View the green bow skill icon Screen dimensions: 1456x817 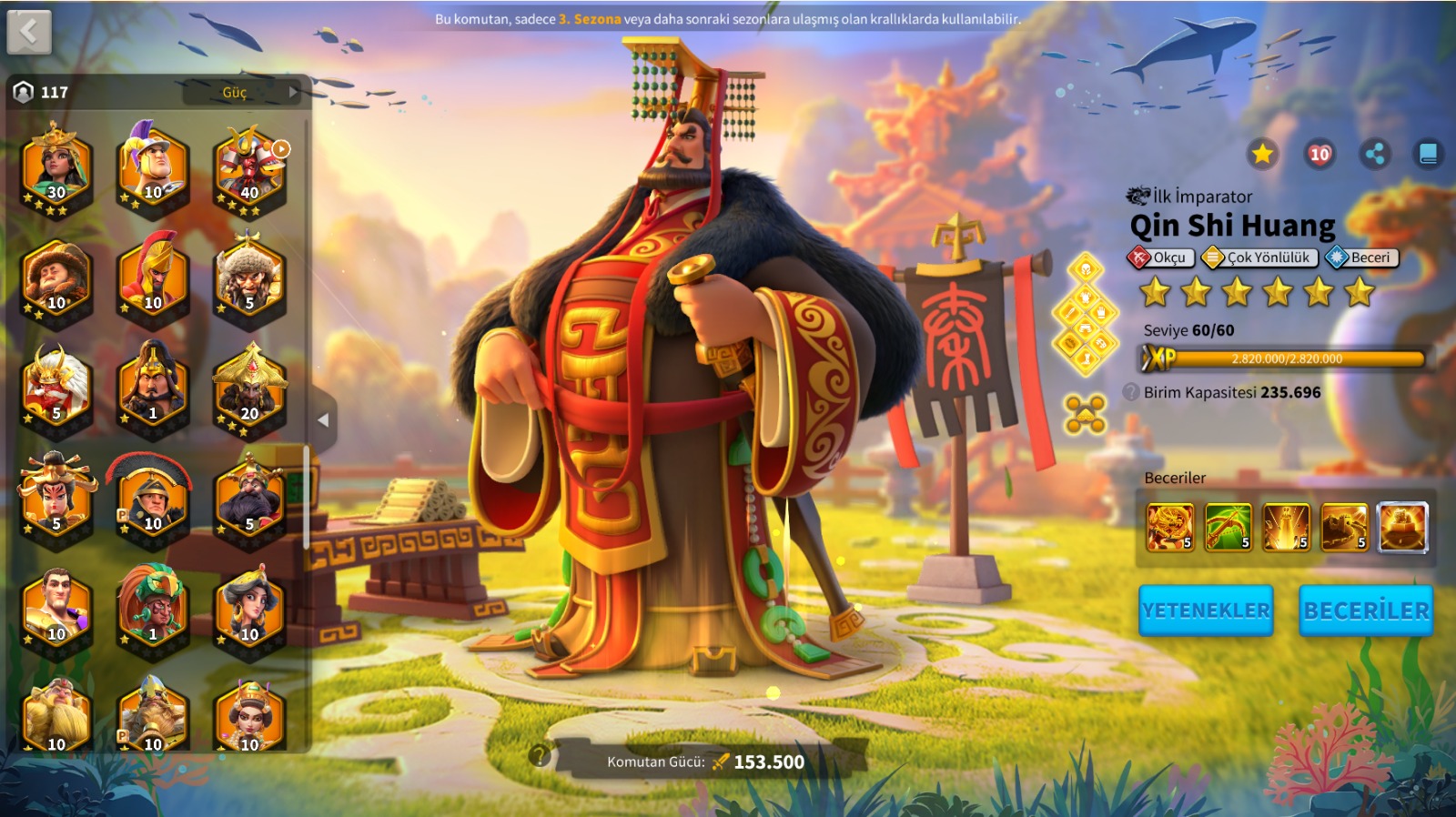(x=1228, y=528)
